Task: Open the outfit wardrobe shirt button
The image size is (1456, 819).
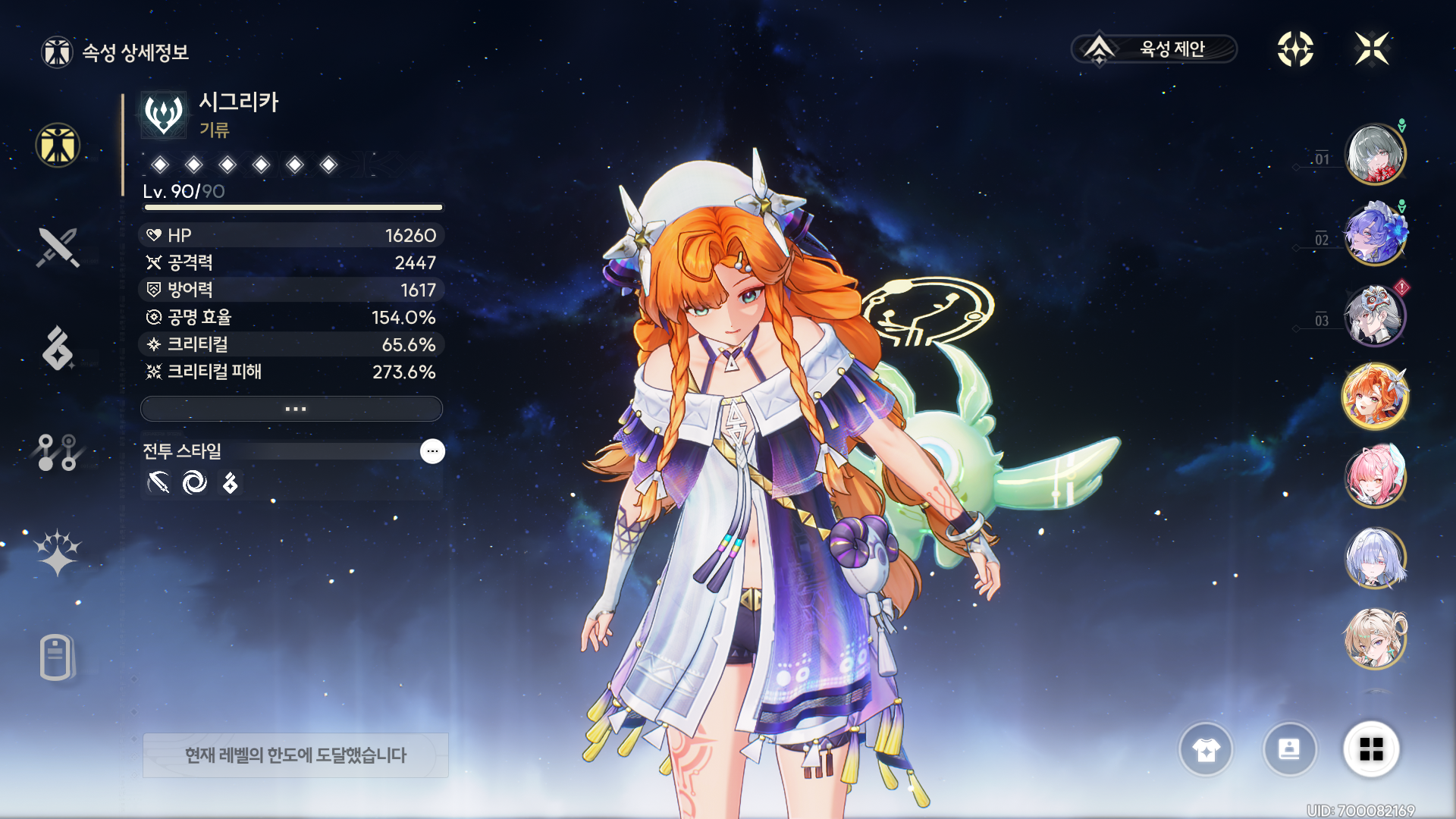Action: [x=1206, y=750]
